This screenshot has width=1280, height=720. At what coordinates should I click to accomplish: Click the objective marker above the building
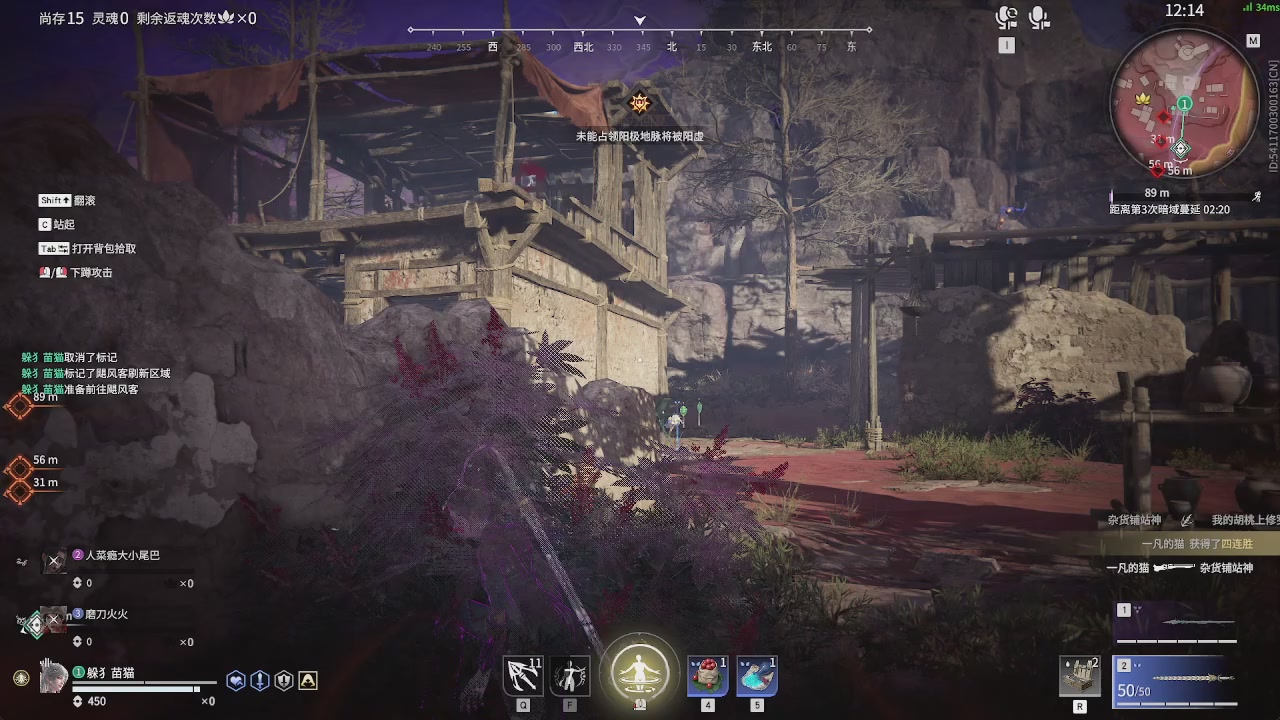tap(639, 103)
